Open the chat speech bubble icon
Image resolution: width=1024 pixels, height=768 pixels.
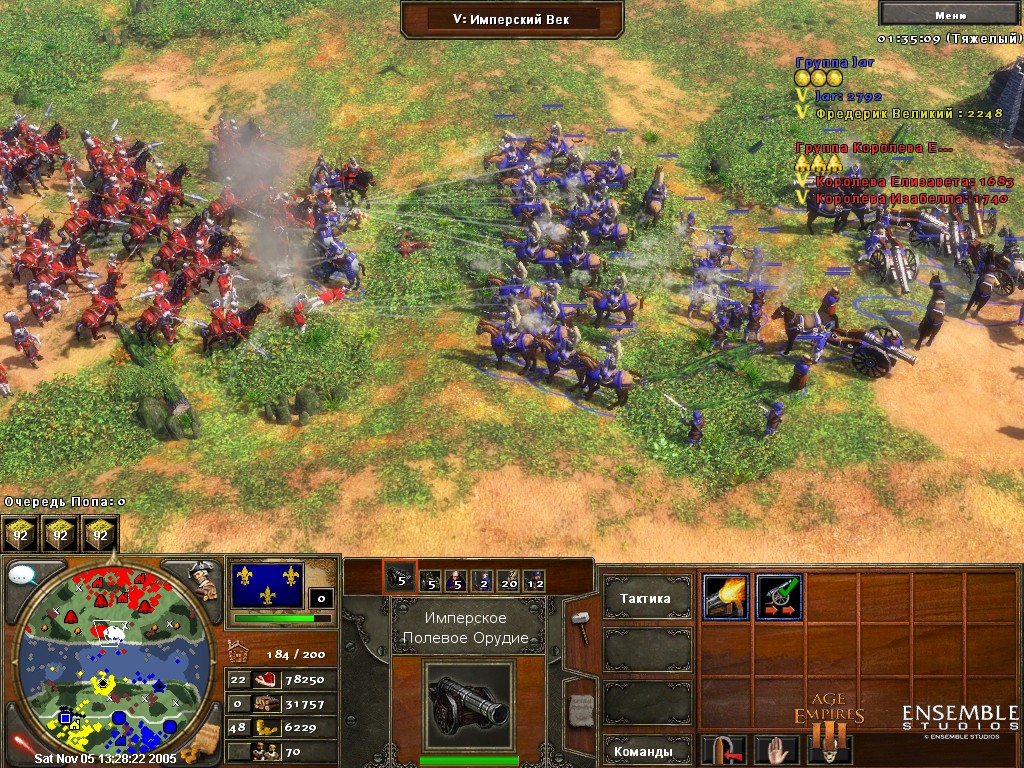tap(23, 576)
